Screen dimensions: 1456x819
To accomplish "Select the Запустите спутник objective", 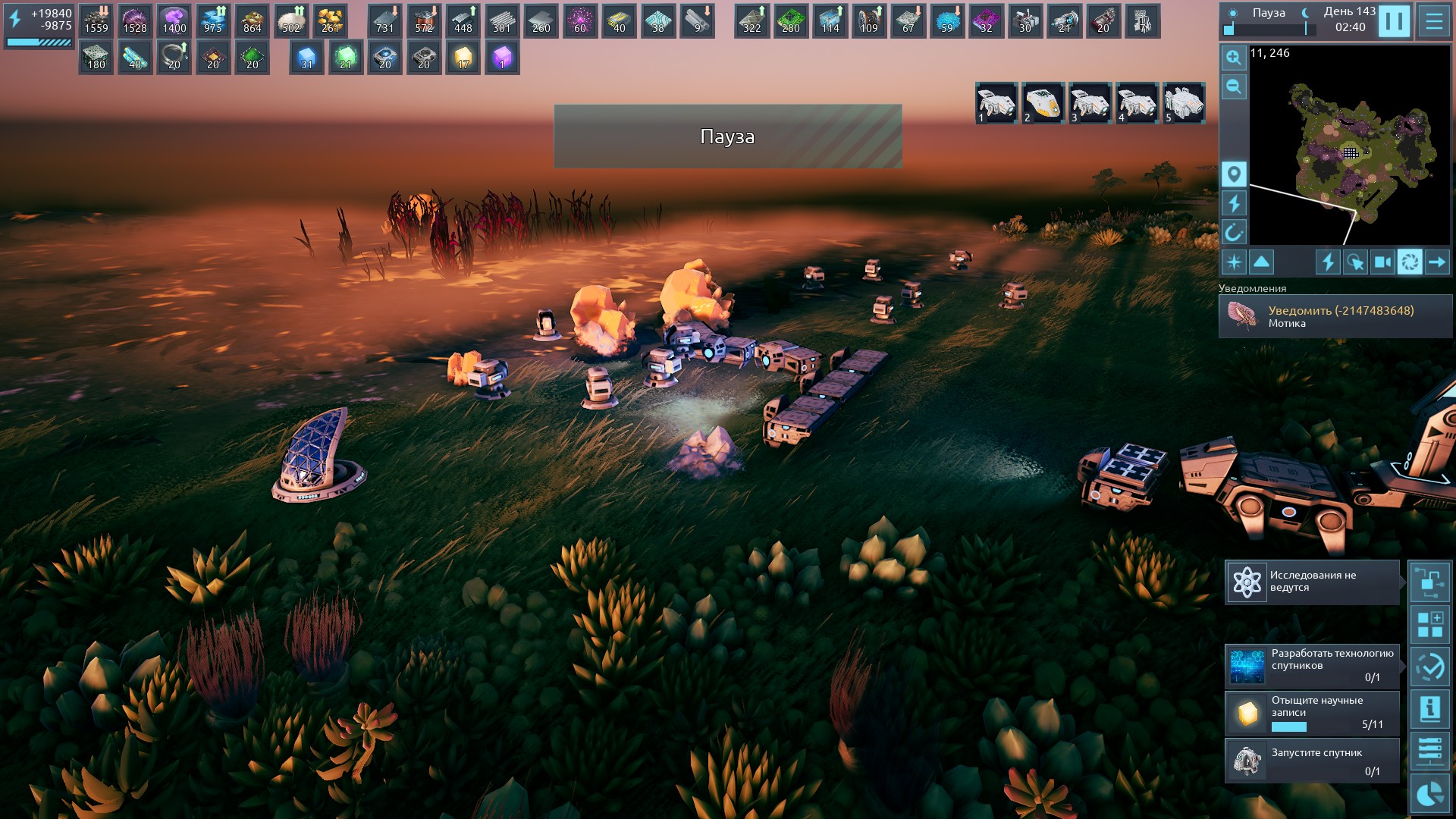I will click(1312, 761).
